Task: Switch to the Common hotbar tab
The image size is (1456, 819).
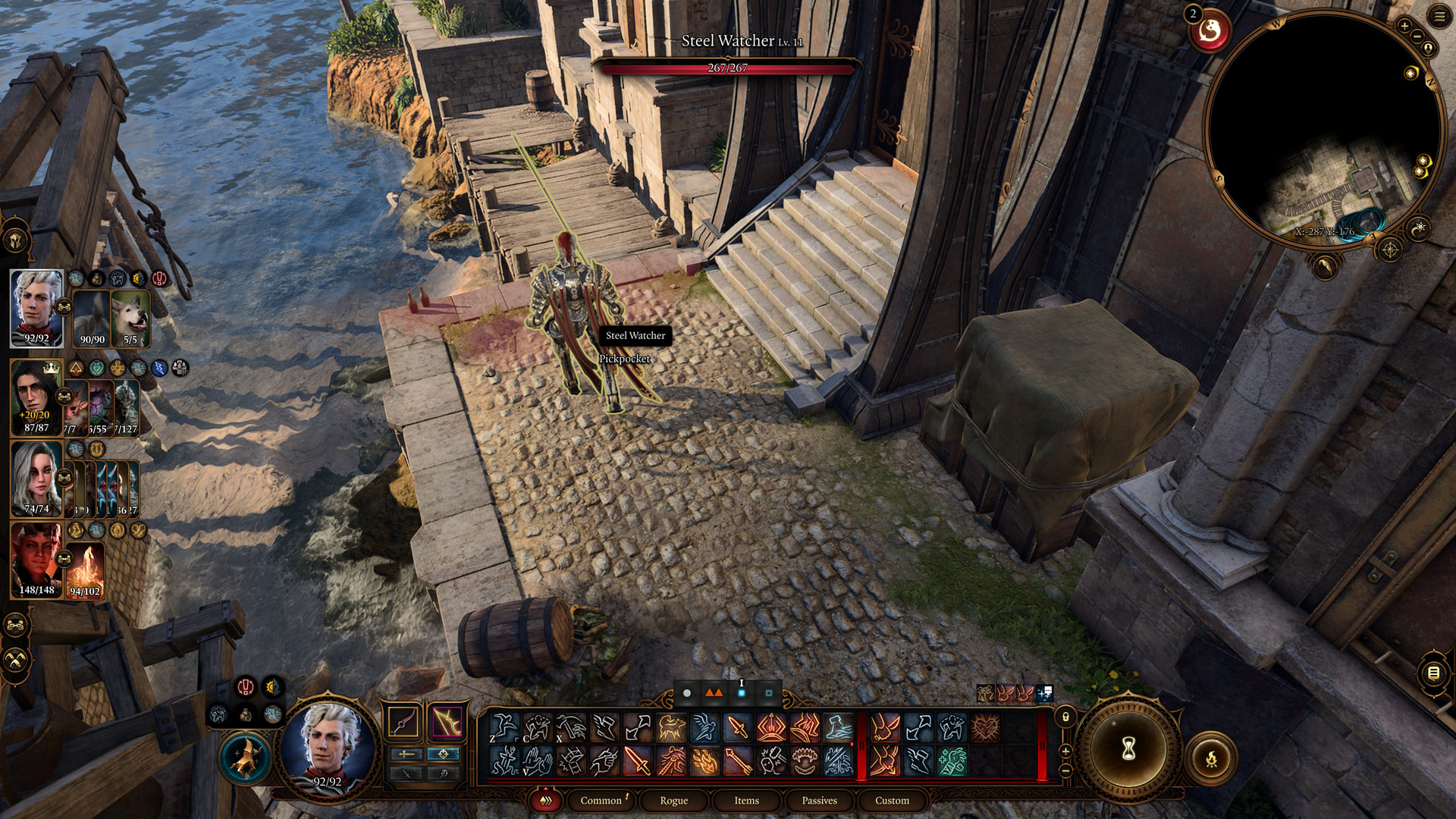Action: pos(601,801)
